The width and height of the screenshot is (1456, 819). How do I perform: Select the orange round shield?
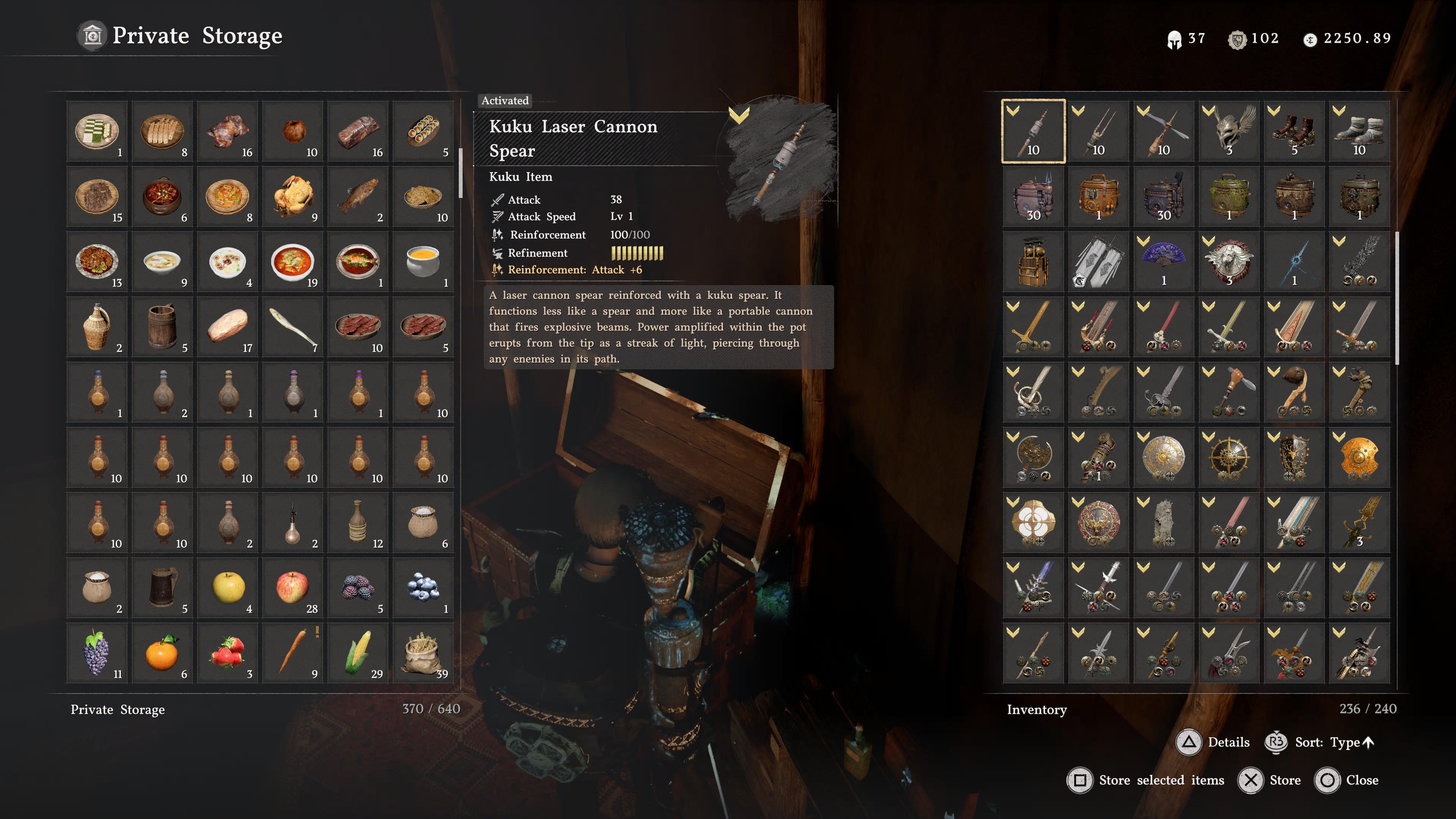(x=1359, y=457)
